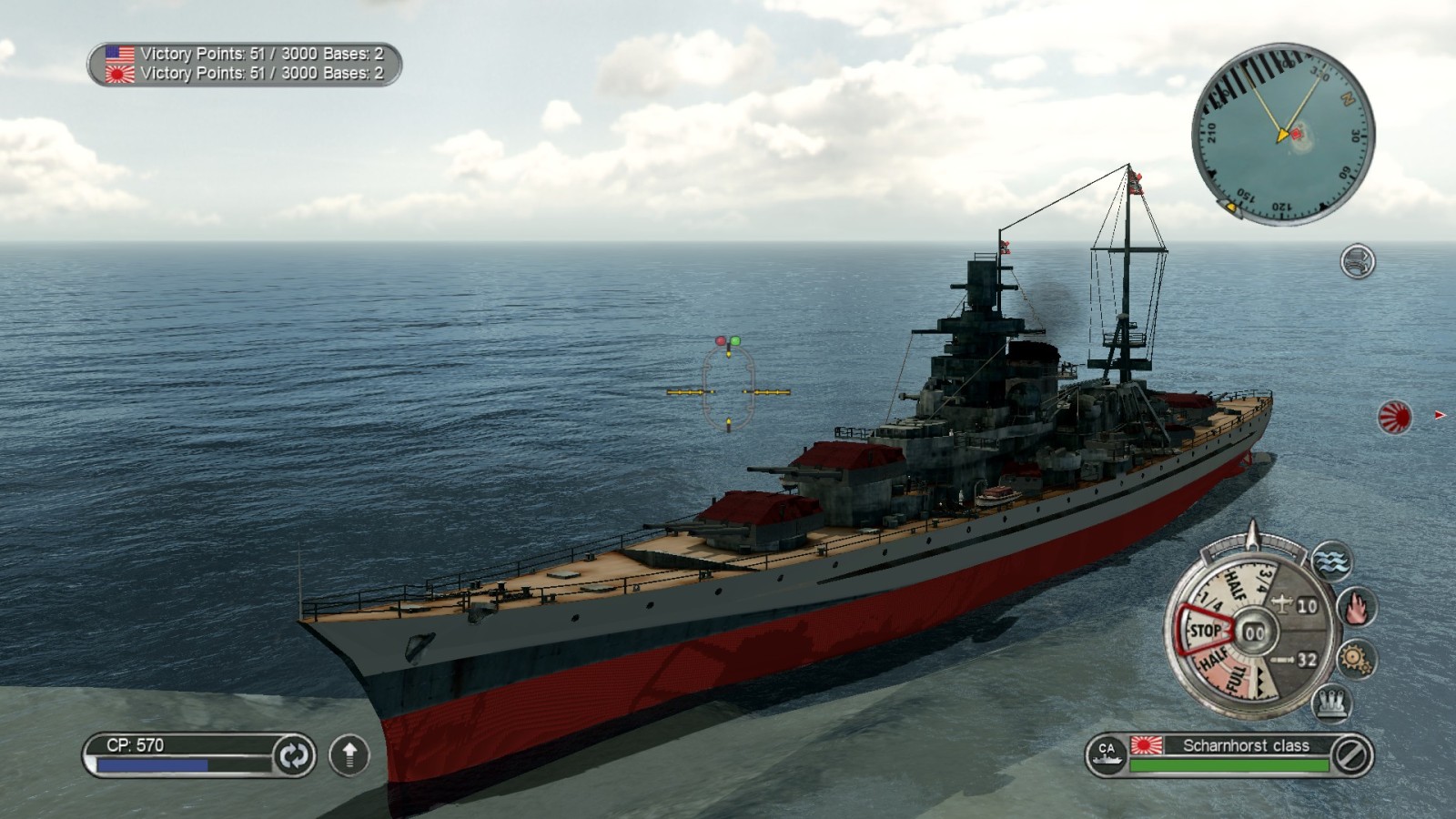Select the gun turret repair icon

click(x=1330, y=703)
